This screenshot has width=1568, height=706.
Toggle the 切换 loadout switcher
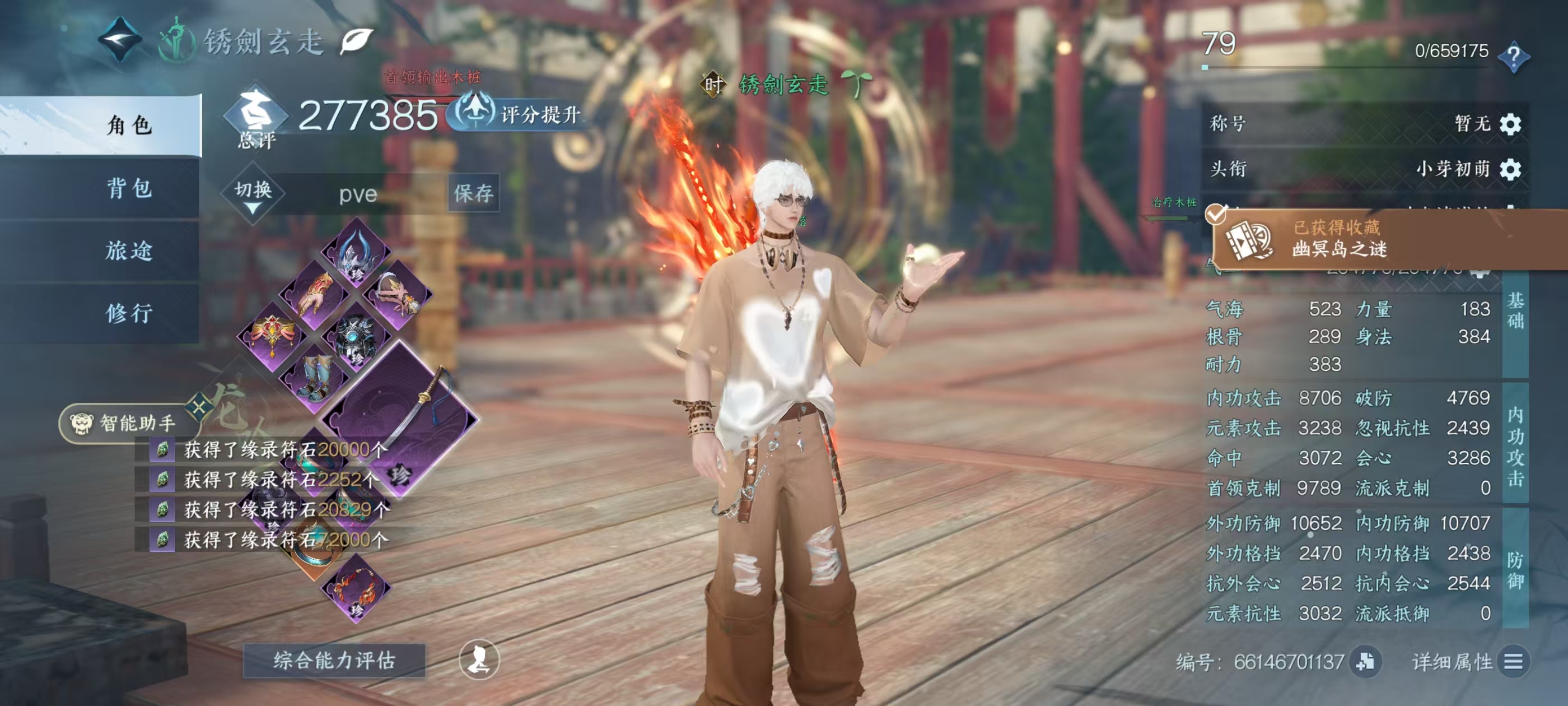pos(253,194)
